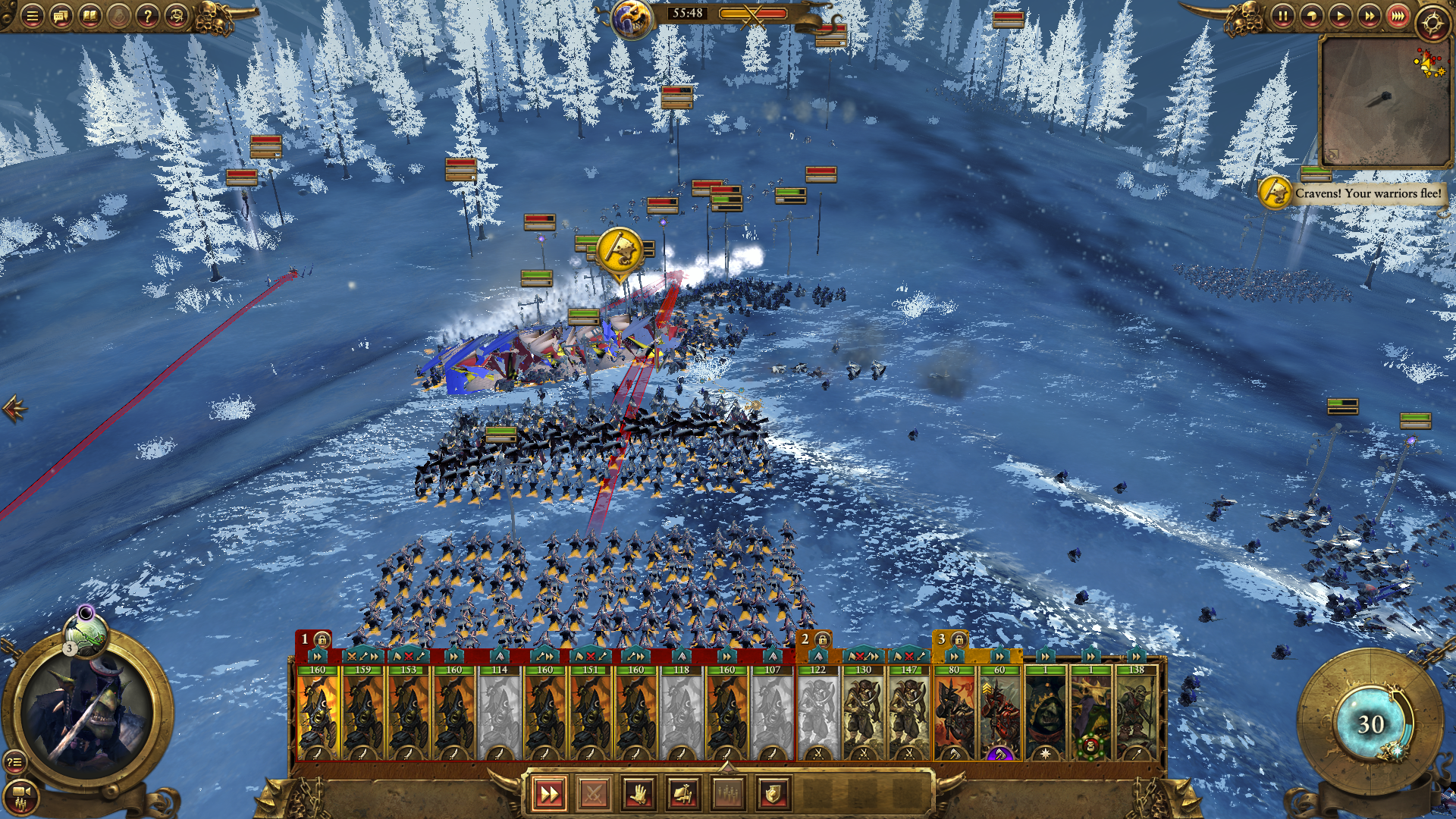Select the fastest triple-arrow battle speed
The image size is (1456, 819).
(1398, 16)
